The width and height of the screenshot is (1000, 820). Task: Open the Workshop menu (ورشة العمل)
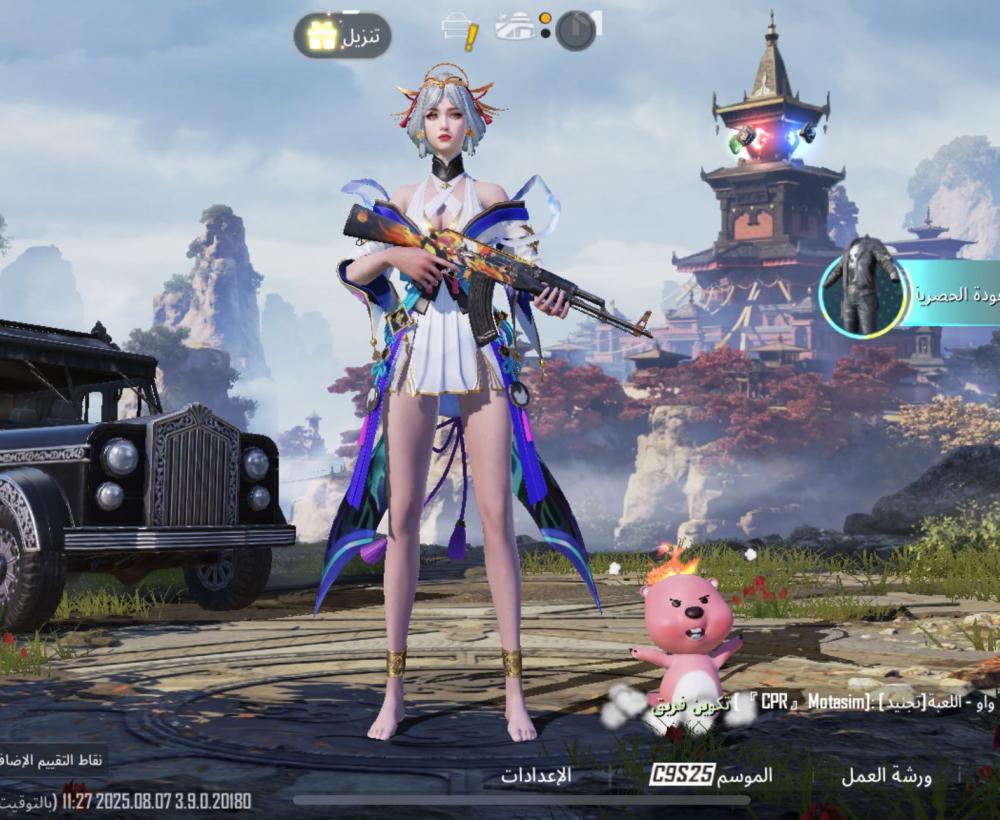(886, 775)
